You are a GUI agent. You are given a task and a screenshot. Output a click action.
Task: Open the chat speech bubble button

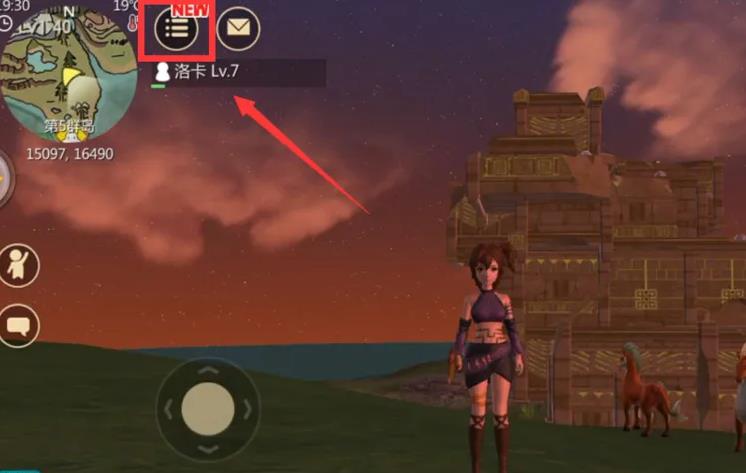(x=18, y=326)
